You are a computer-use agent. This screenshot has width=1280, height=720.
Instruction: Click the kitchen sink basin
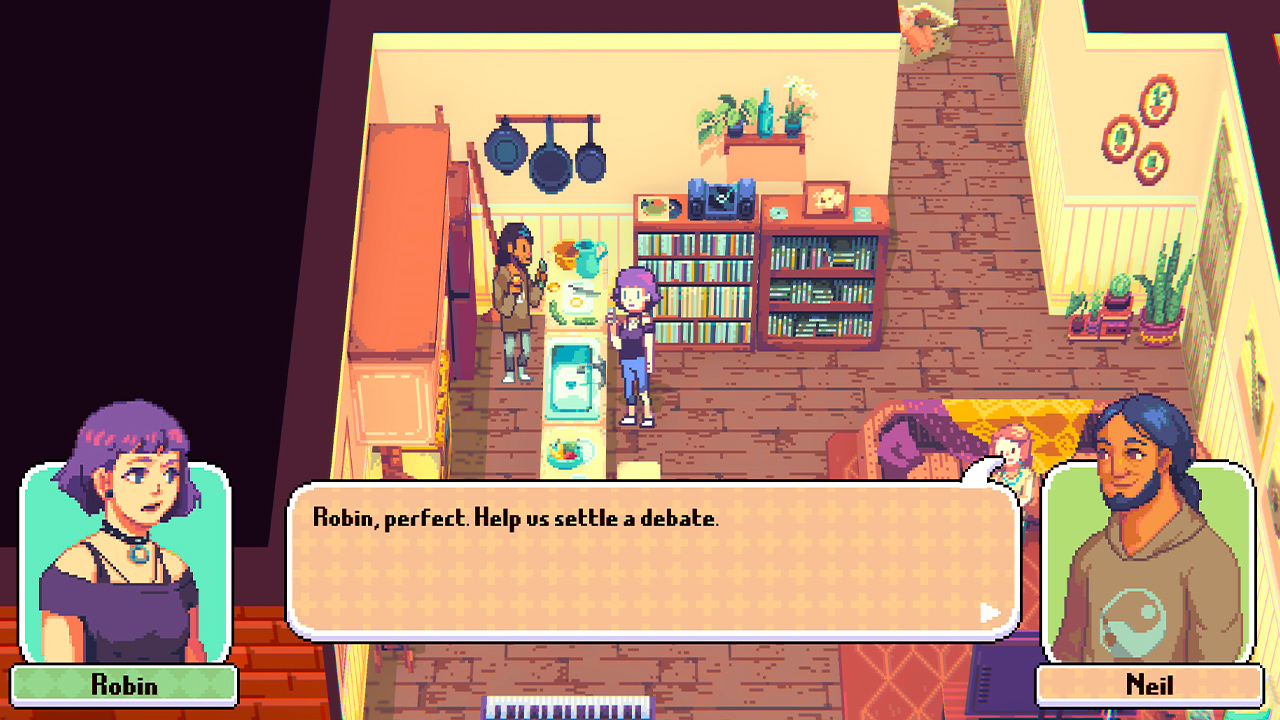(570, 385)
